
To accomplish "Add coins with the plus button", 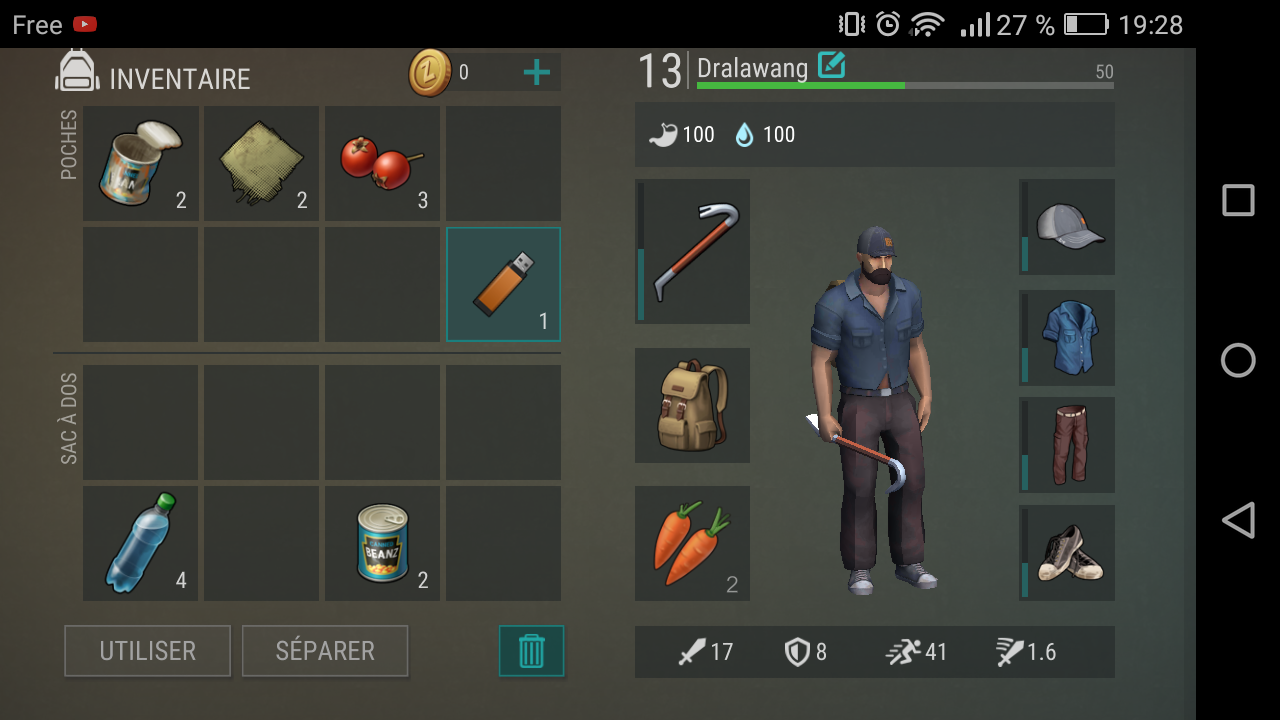I will click(537, 72).
